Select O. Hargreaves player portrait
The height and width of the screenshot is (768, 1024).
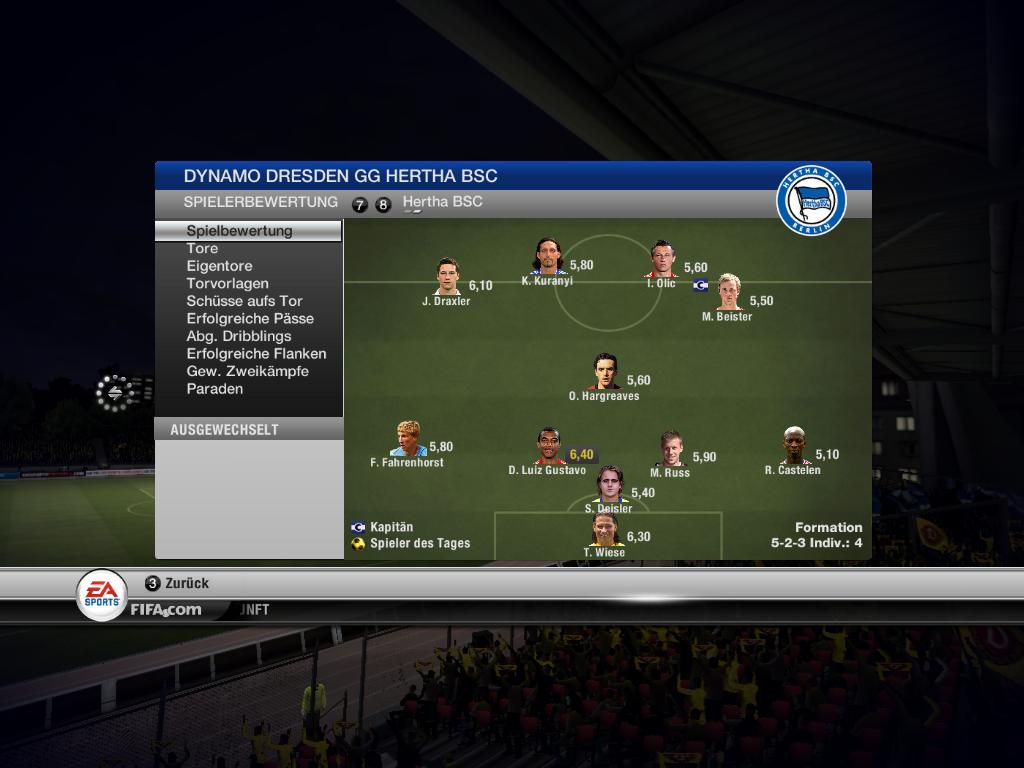coord(604,372)
